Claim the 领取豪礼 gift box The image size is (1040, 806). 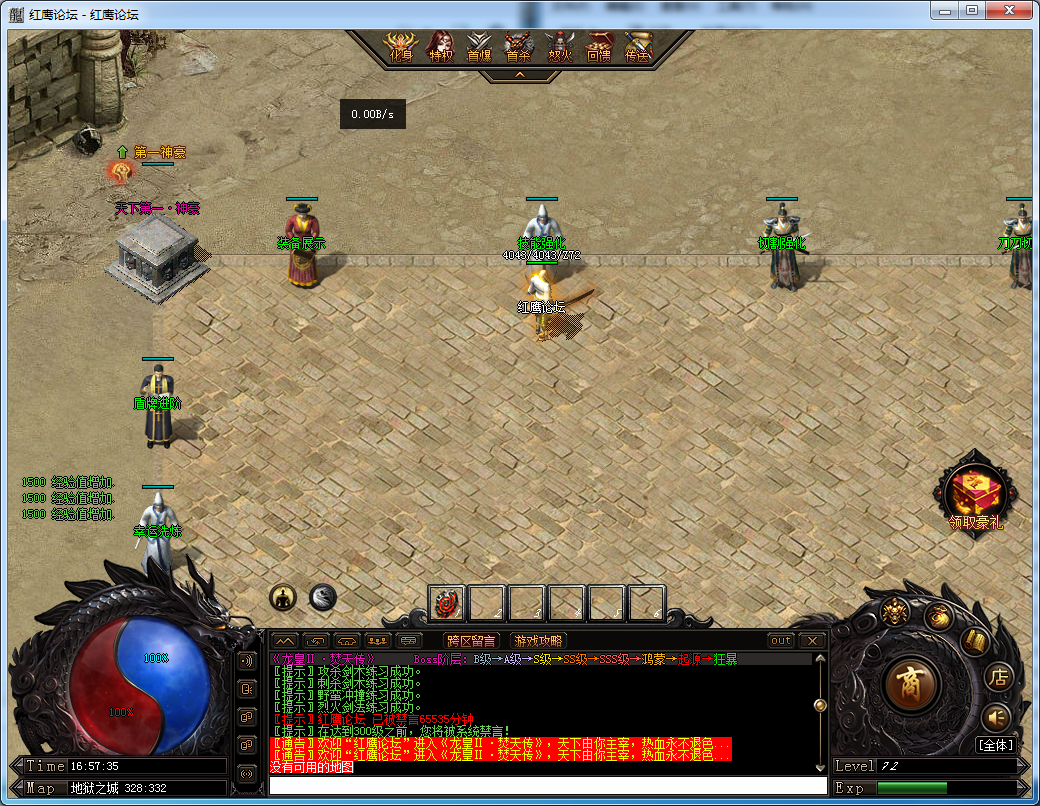pyautogui.click(x=976, y=495)
